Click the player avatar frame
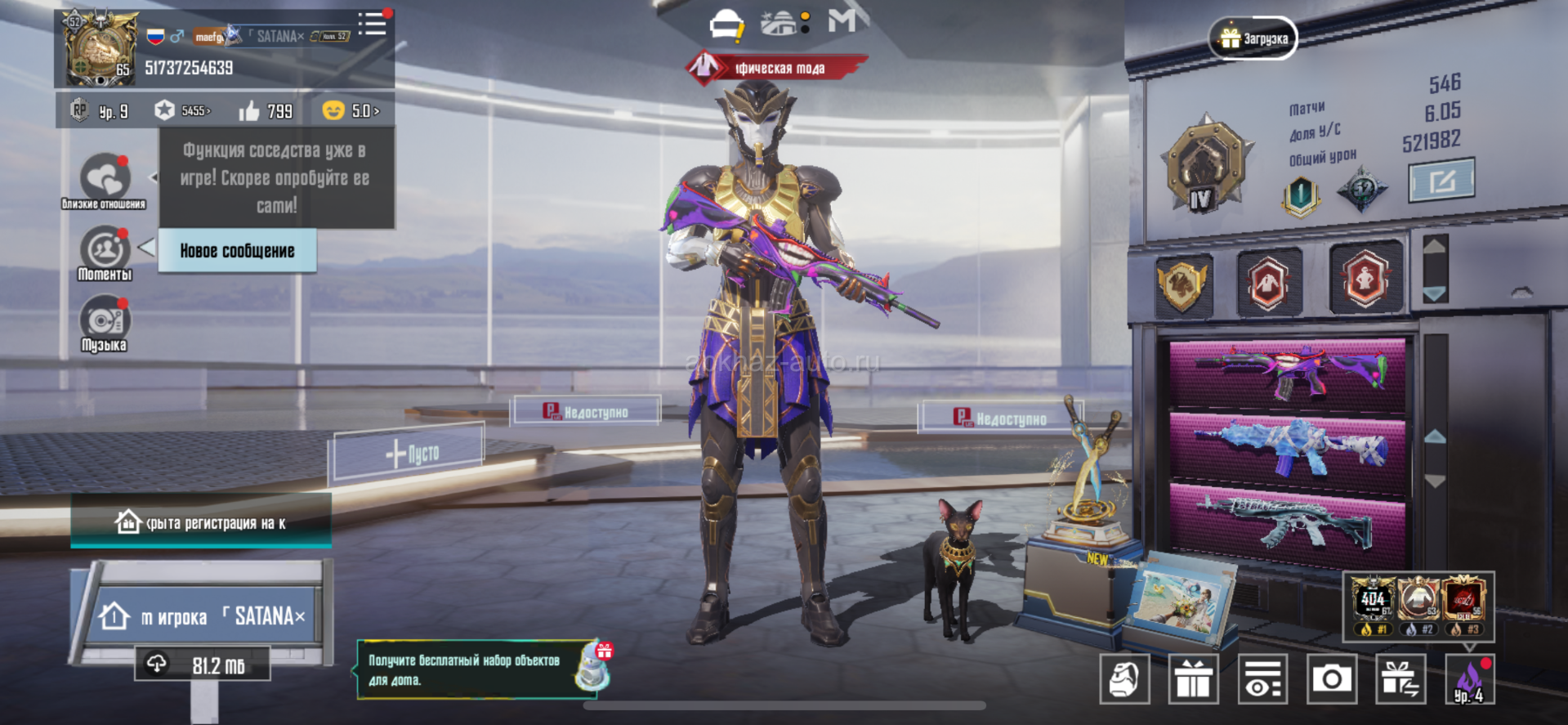This screenshot has width=1568, height=725. 100,49
